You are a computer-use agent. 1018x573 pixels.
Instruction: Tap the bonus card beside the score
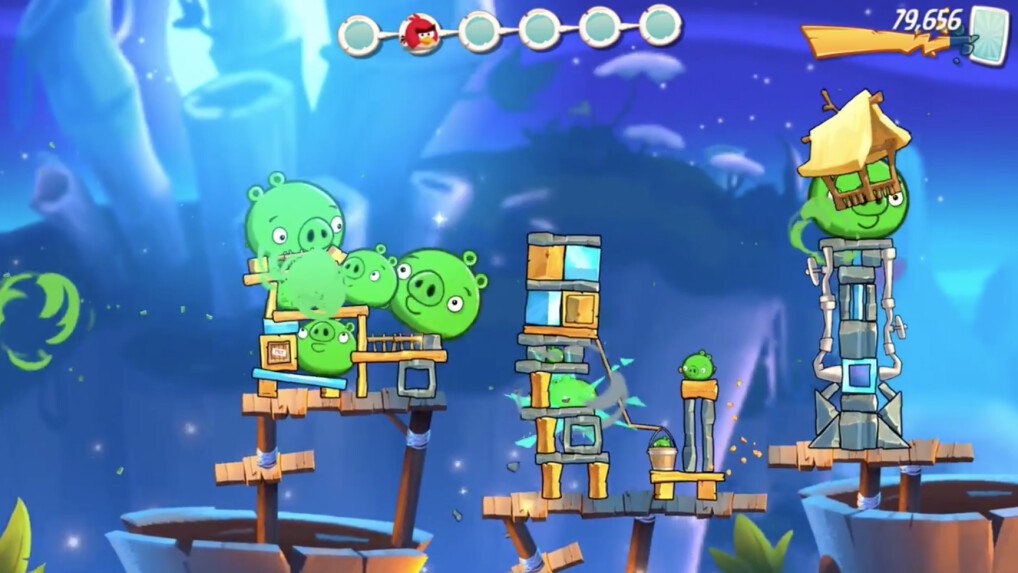click(x=989, y=35)
